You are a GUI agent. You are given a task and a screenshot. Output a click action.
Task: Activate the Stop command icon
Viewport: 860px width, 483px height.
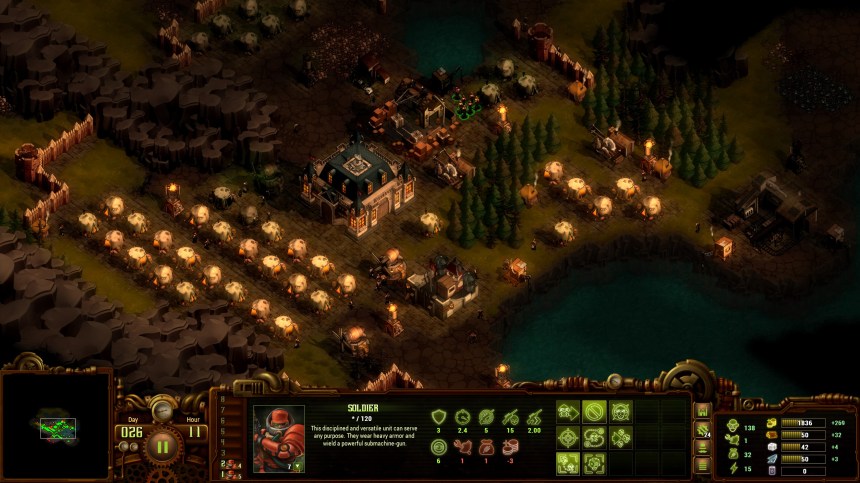595,411
